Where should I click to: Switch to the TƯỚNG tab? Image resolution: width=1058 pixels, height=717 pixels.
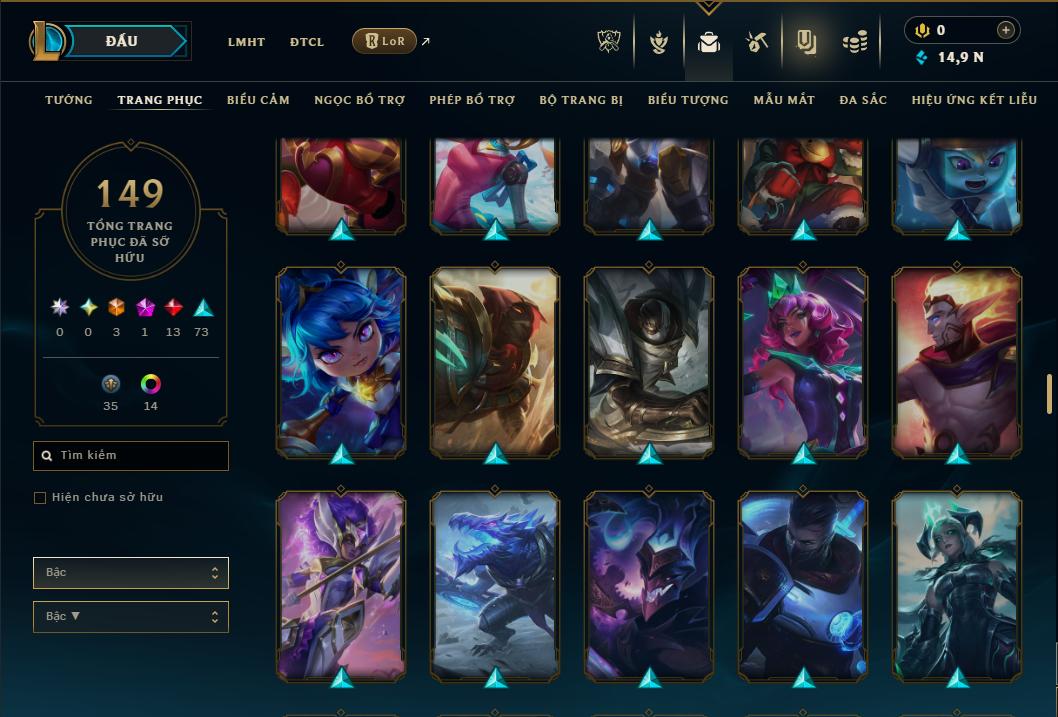[69, 100]
